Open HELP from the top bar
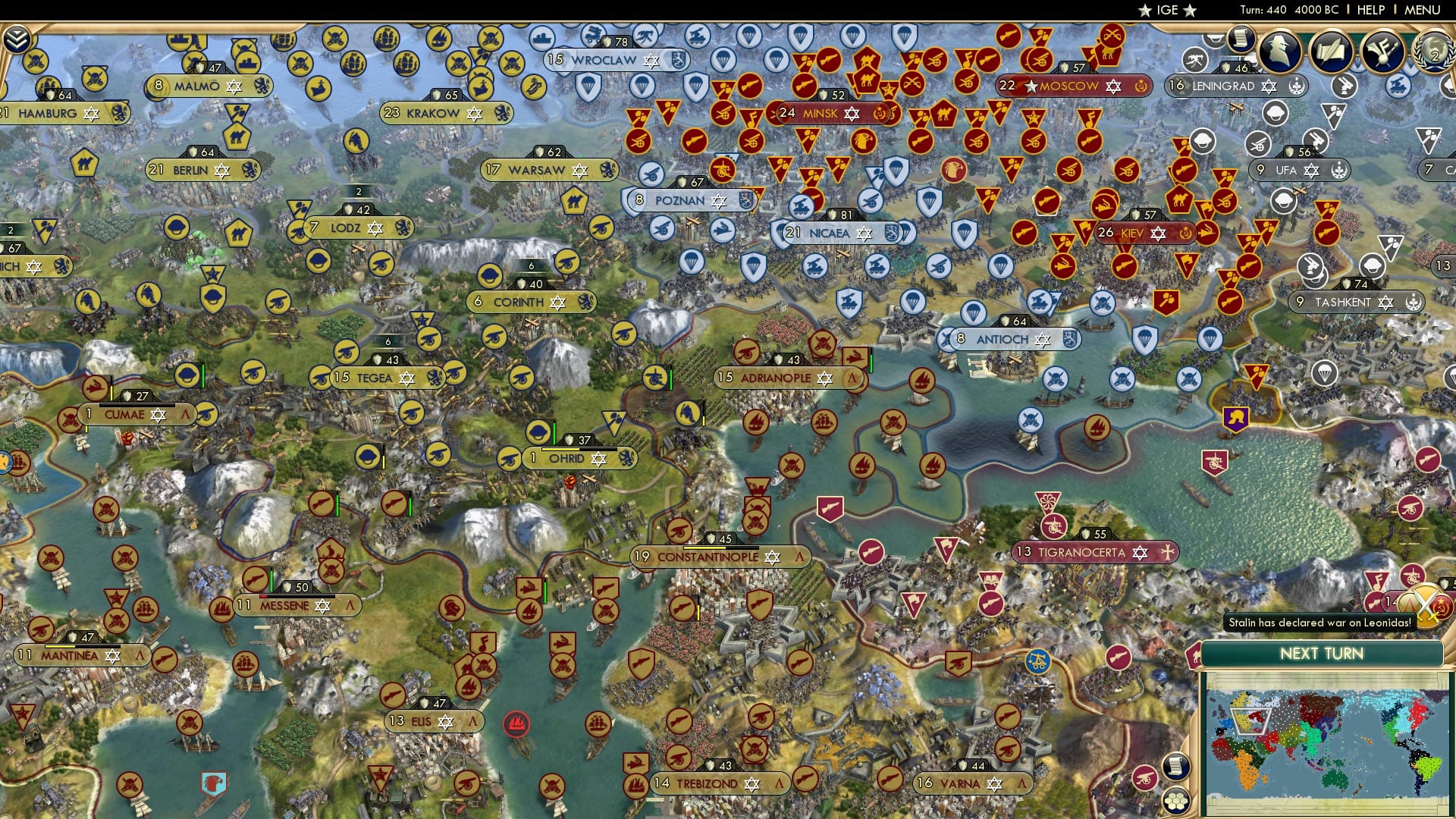1456x819 pixels. (1370, 11)
